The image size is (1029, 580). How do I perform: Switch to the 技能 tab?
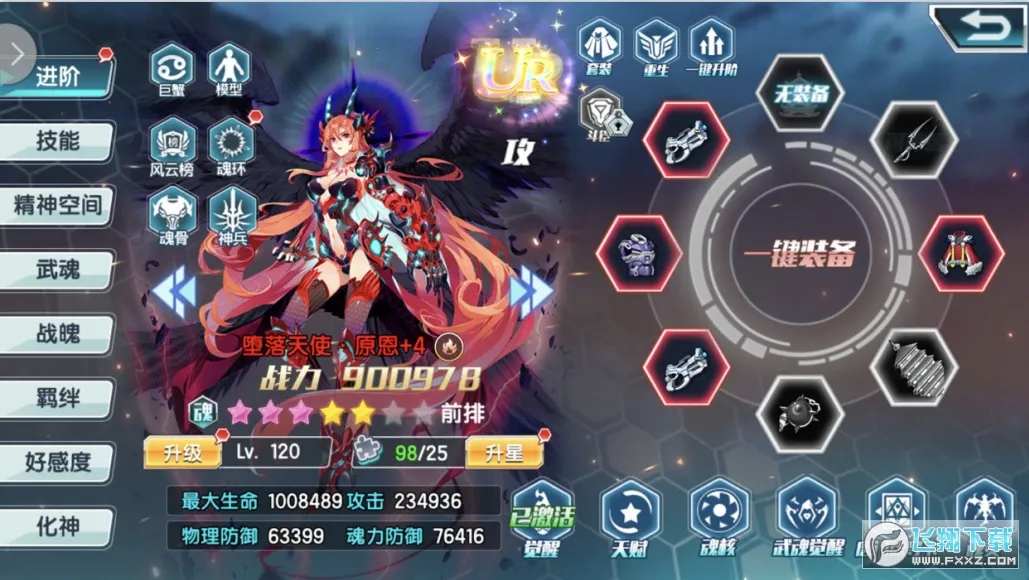tap(57, 141)
